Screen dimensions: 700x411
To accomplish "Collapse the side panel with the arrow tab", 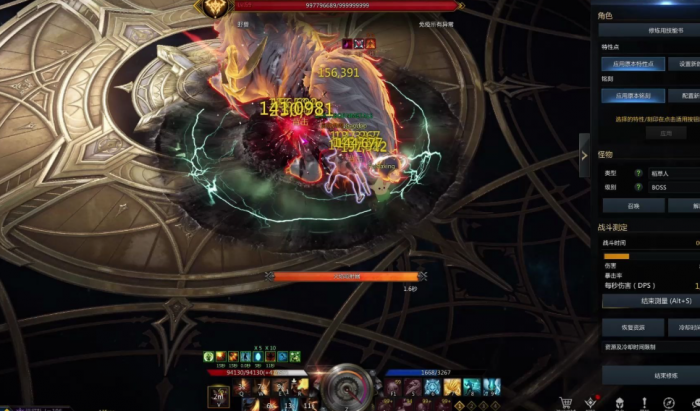I will pyautogui.click(x=584, y=155).
